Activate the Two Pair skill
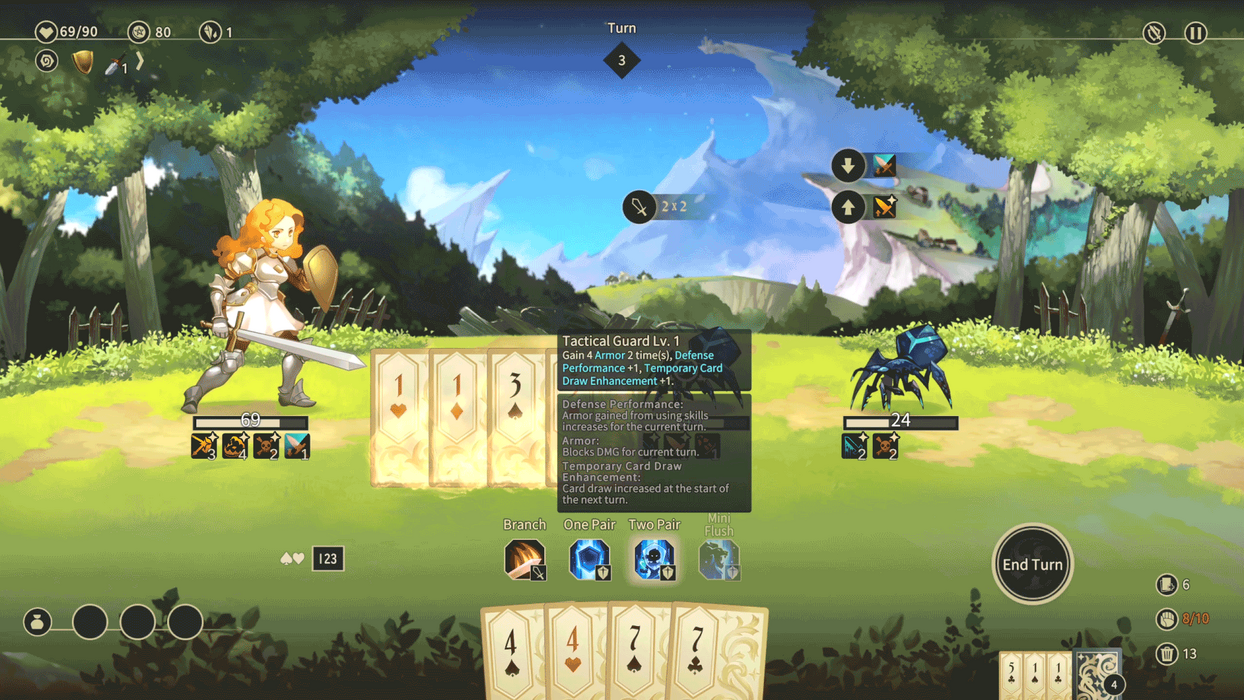Screen dimensions: 1244x700 point(654,559)
